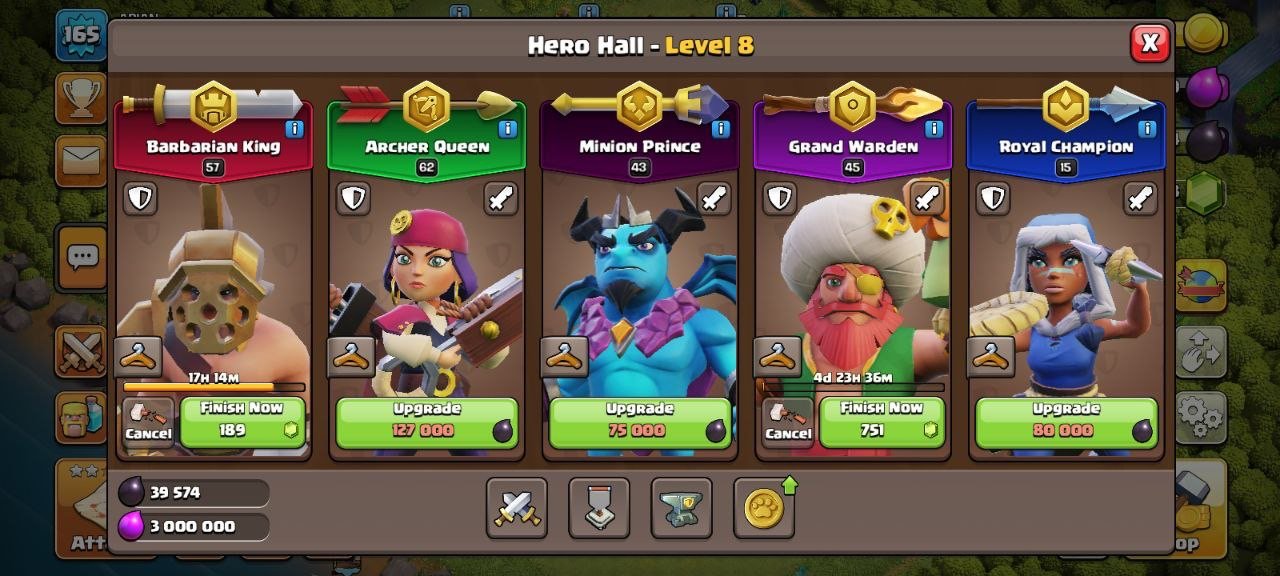This screenshot has width=1280, height=576.
Task: Toggle the Royal Champion sword mode icon
Action: tap(1140, 198)
